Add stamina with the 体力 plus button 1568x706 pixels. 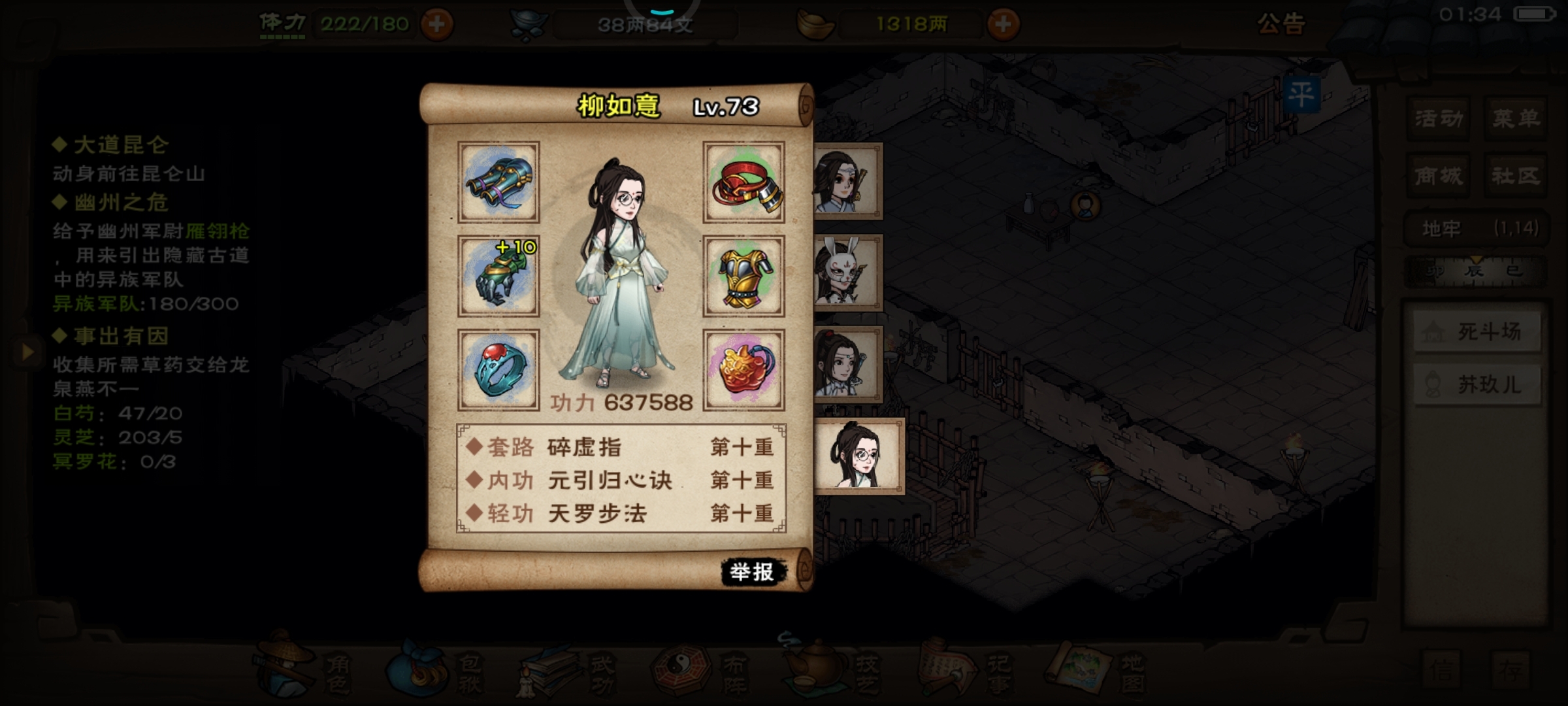(436, 25)
